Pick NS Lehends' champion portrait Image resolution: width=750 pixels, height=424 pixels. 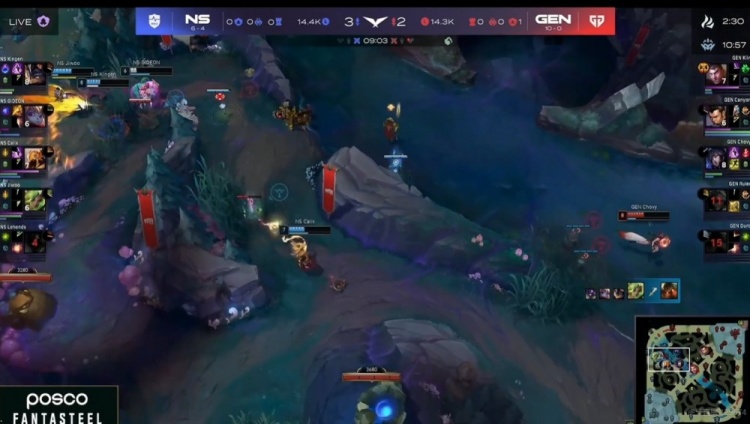pyautogui.click(x=34, y=241)
